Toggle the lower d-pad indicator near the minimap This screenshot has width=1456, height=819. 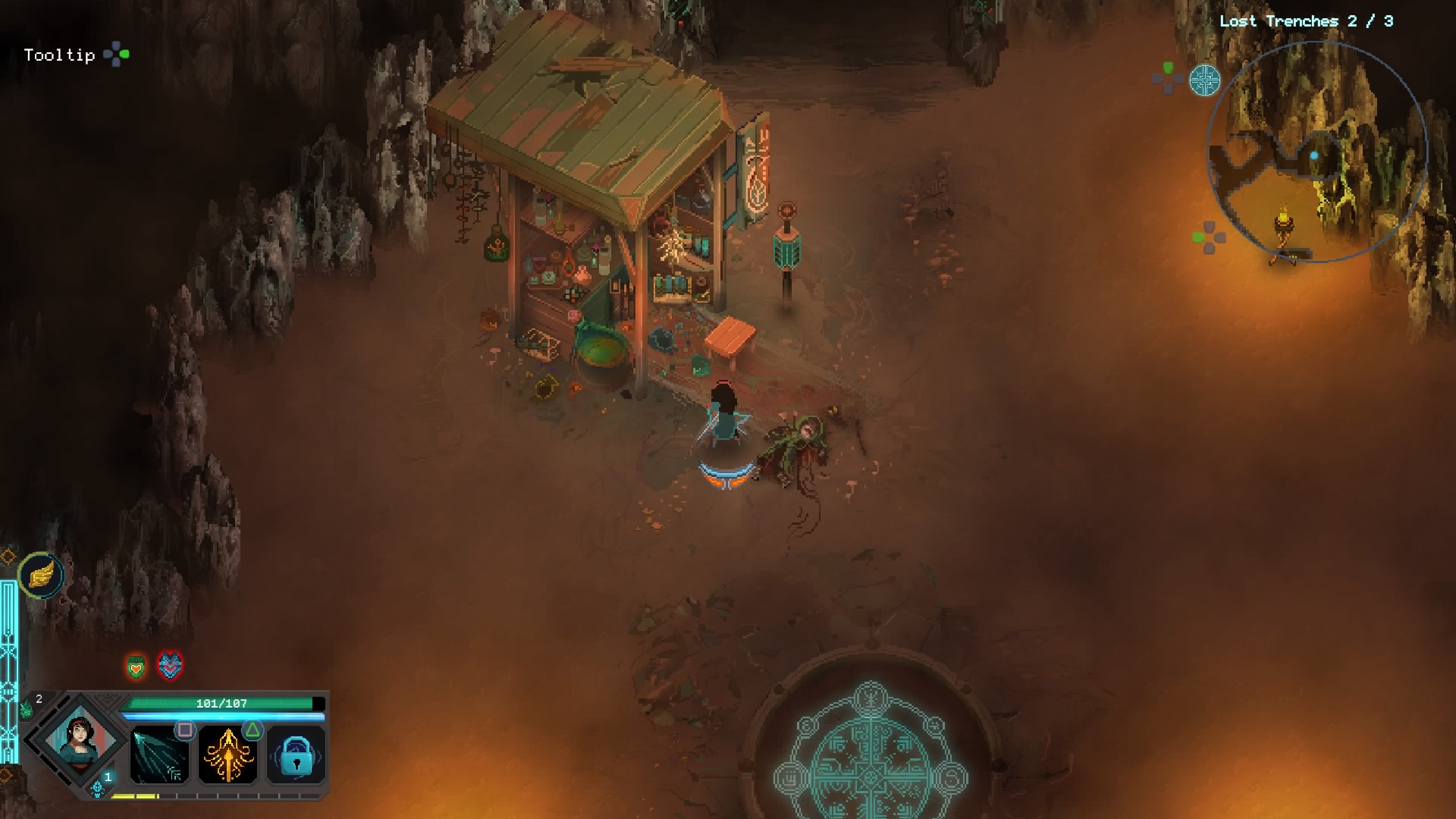tap(1209, 239)
